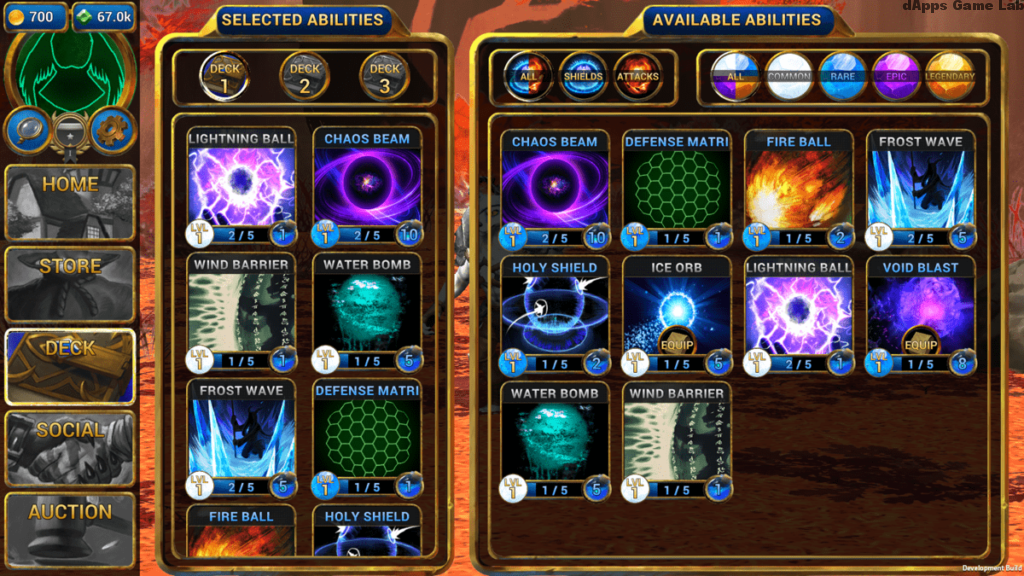Filter abilities by Common rarity

click(x=789, y=76)
